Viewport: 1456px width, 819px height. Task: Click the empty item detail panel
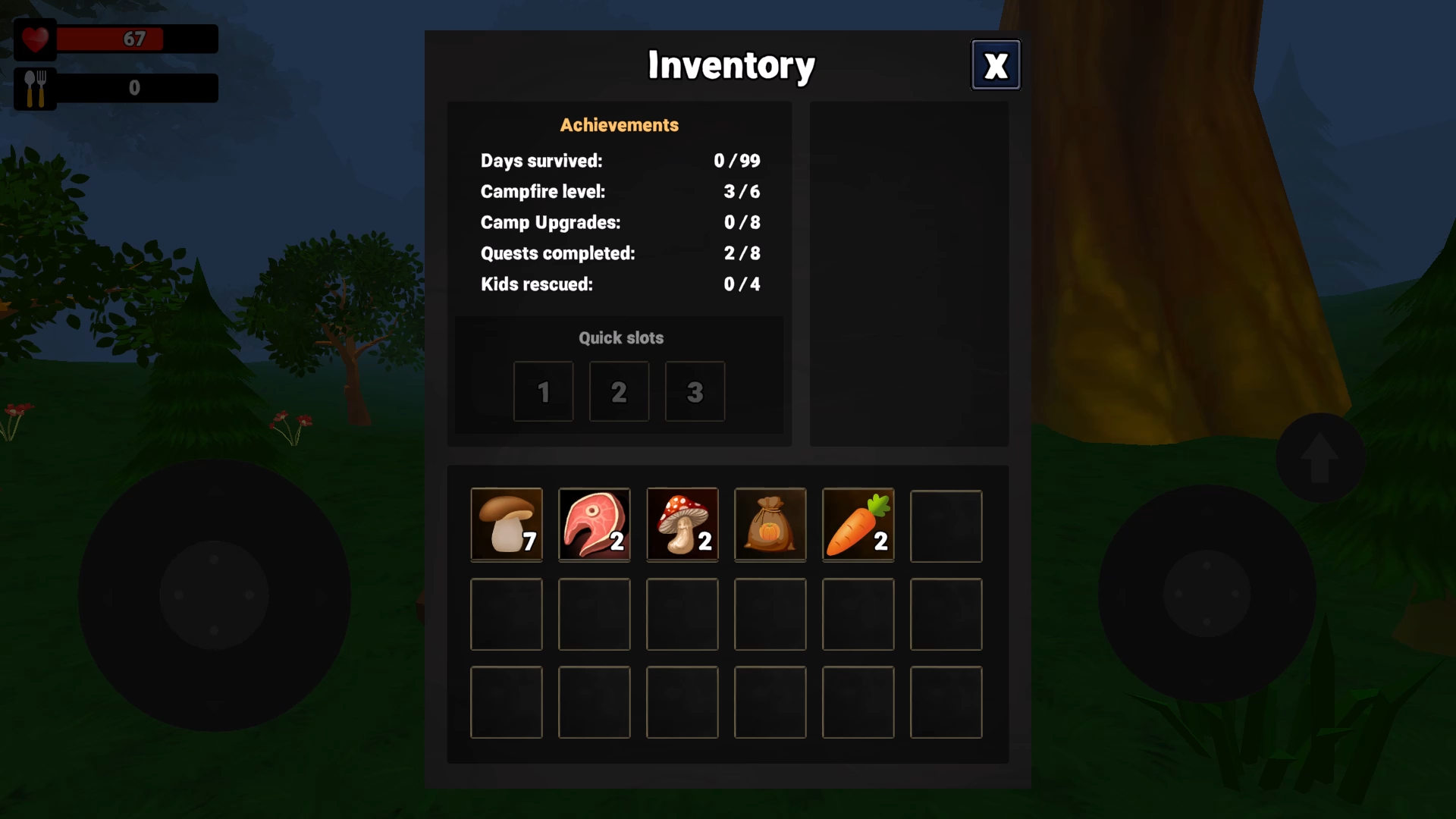click(908, 273)
